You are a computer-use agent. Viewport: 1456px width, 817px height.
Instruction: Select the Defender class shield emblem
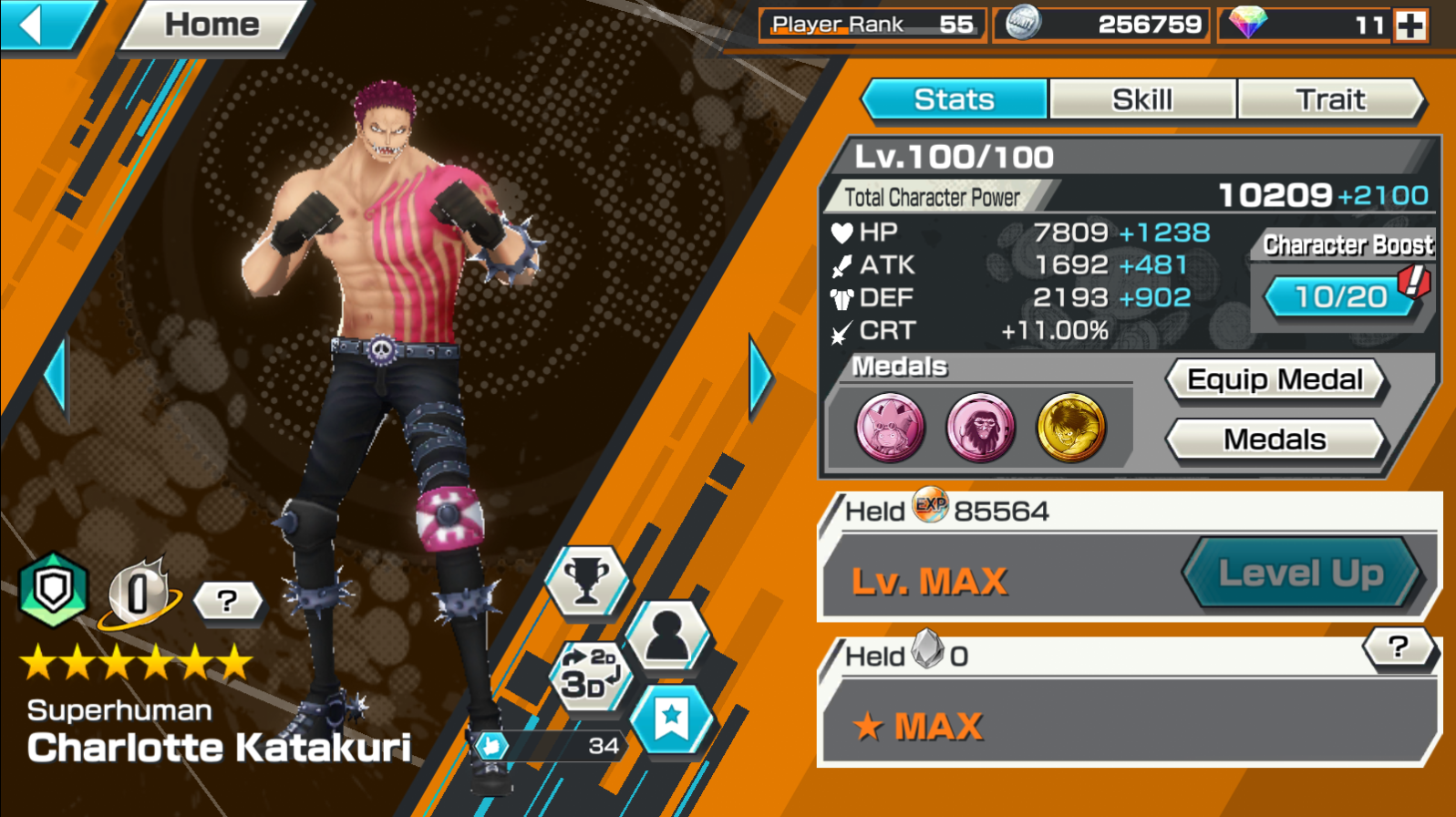pos(52,588)
